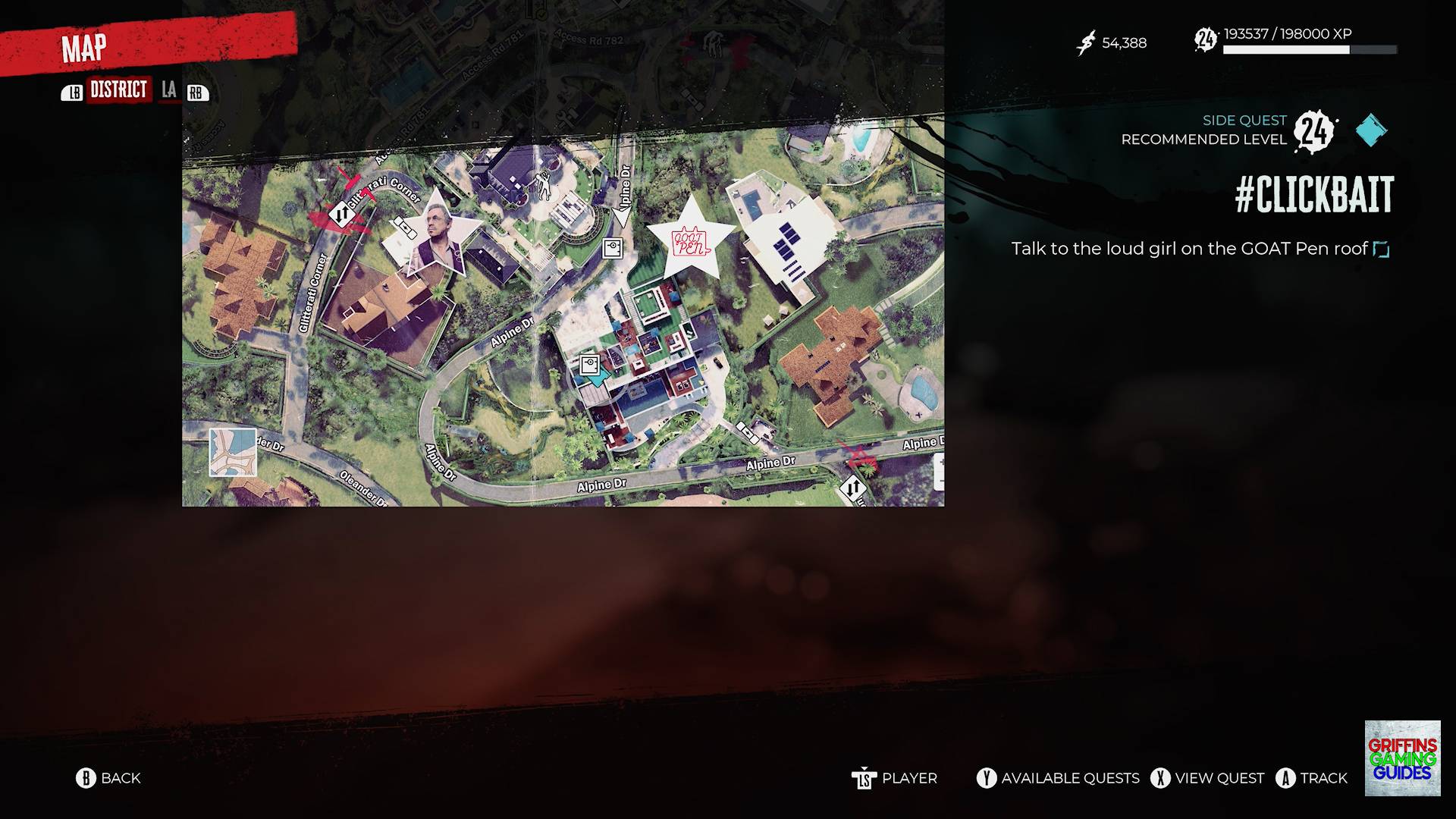The height and width of the screenshot is (819, 1456).
Task: Open the #CLICKBAIT side quest title
Action: point(1313,195)
